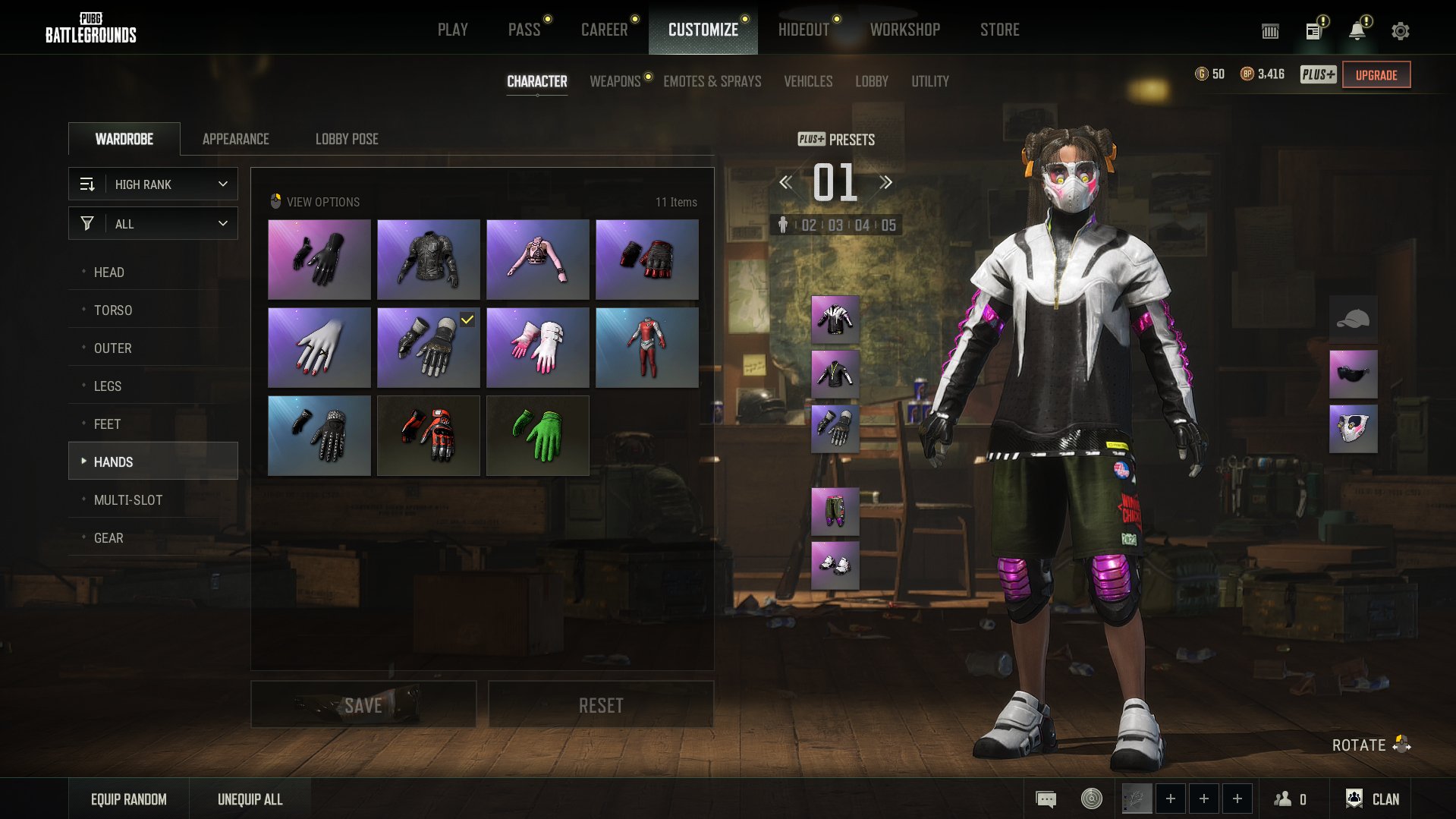Pick the red and black fingerless gloves

646,260
